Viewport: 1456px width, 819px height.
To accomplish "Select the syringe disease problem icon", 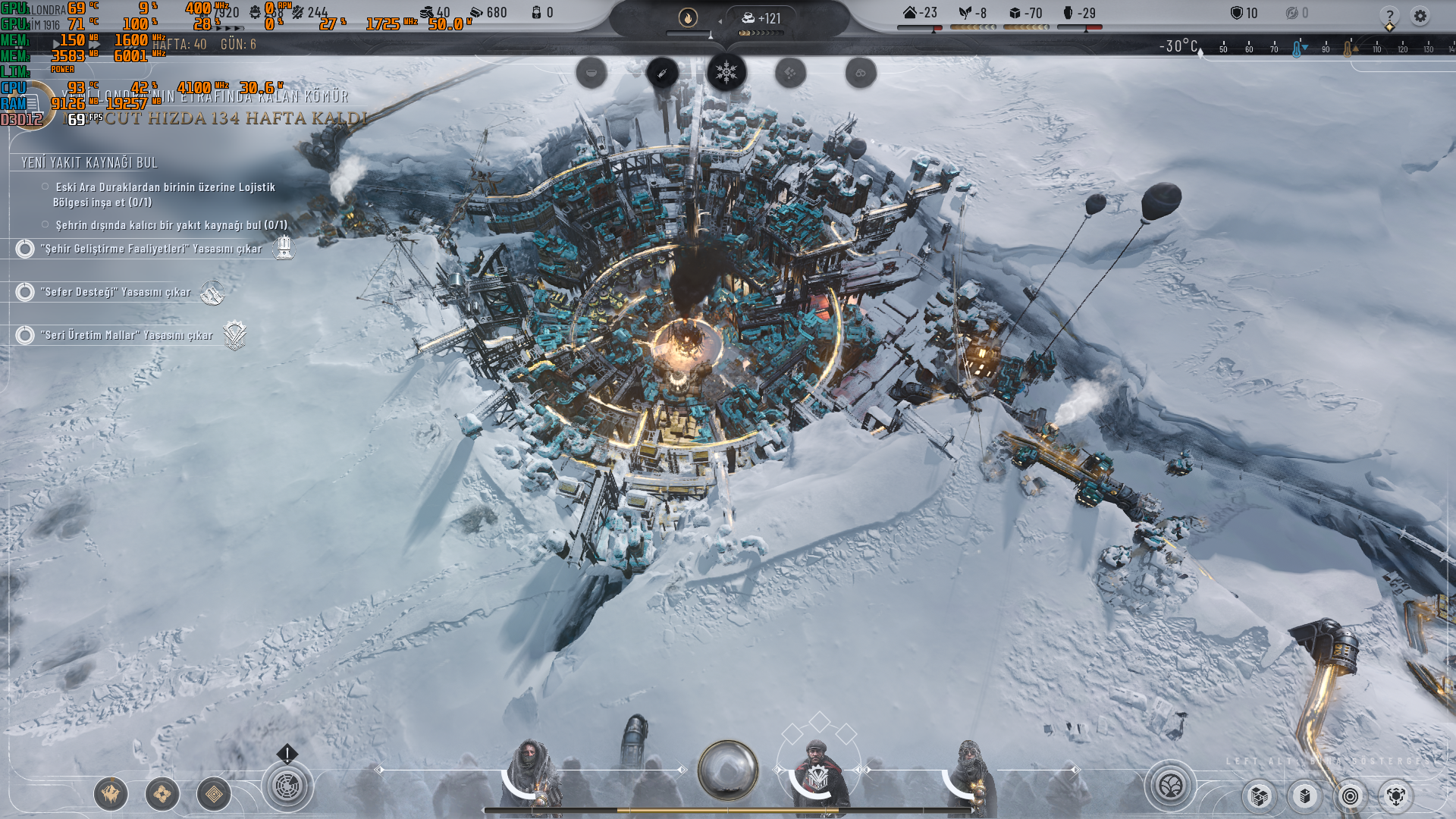I will 662,73.
